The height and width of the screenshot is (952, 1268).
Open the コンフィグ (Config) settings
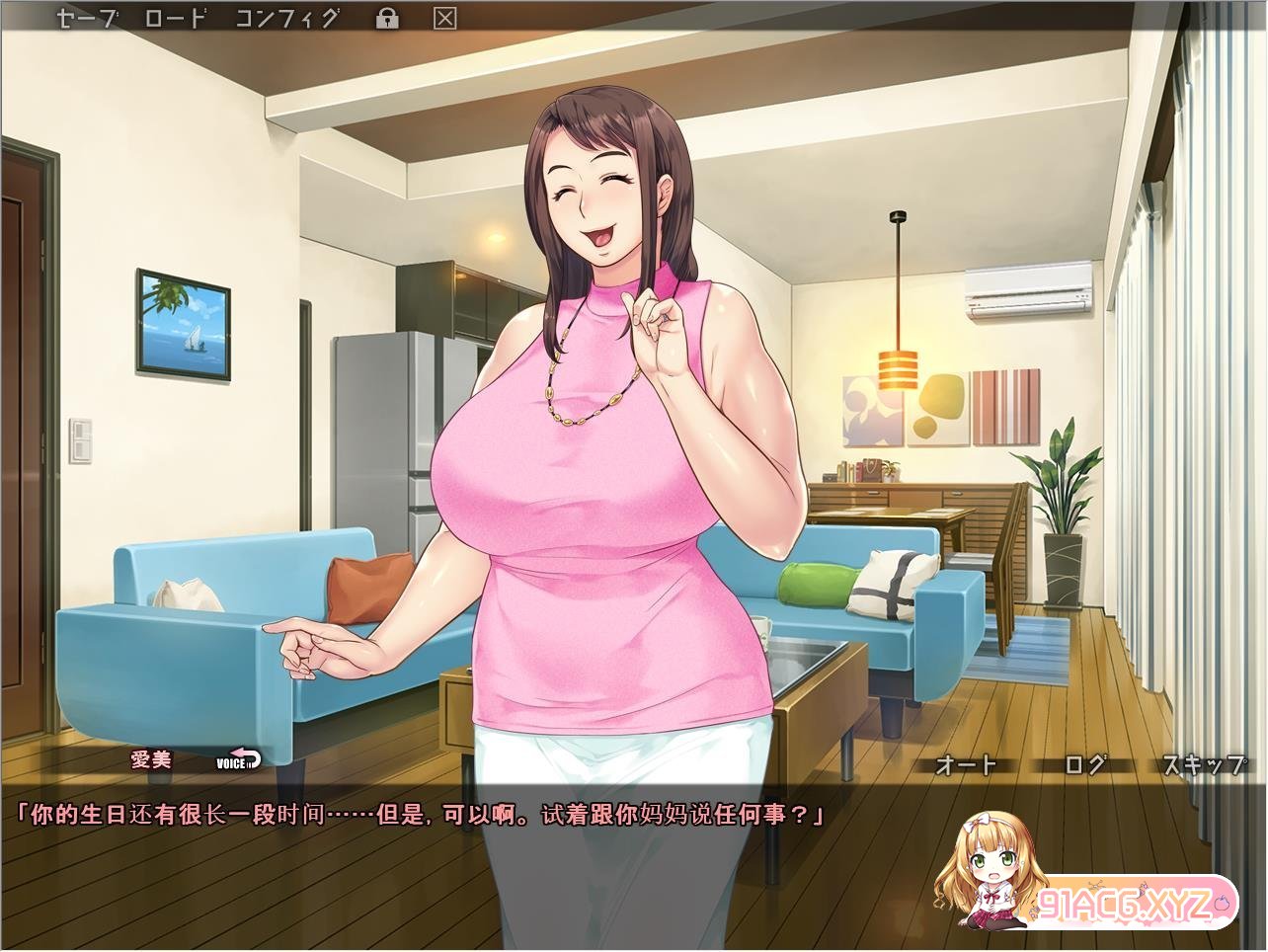click(x=287, y=17)
